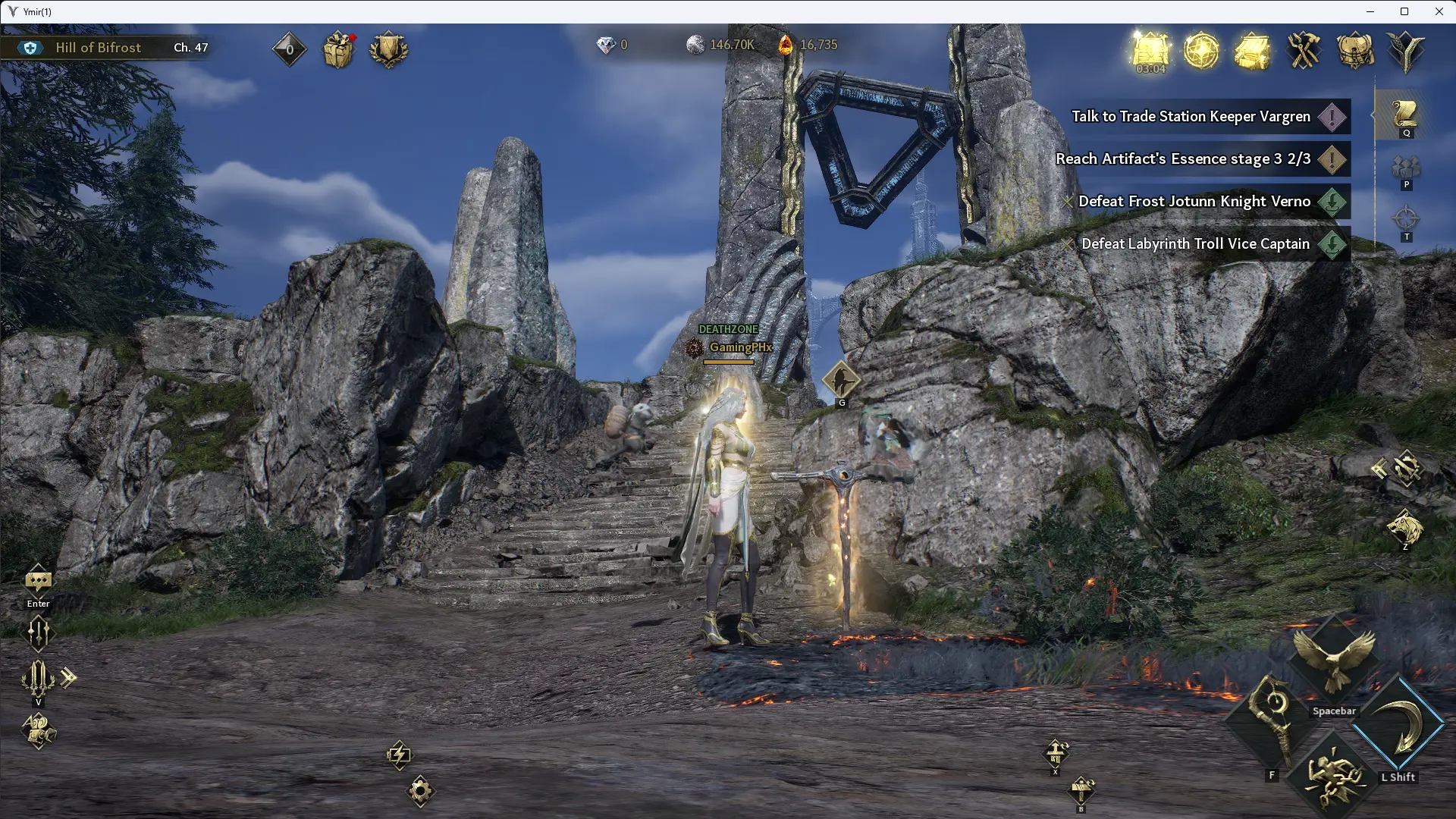Open the backpack inventory icon
Image resolution: width=1456 pixels, height=819 pixels.
[x=1354, y=50]
